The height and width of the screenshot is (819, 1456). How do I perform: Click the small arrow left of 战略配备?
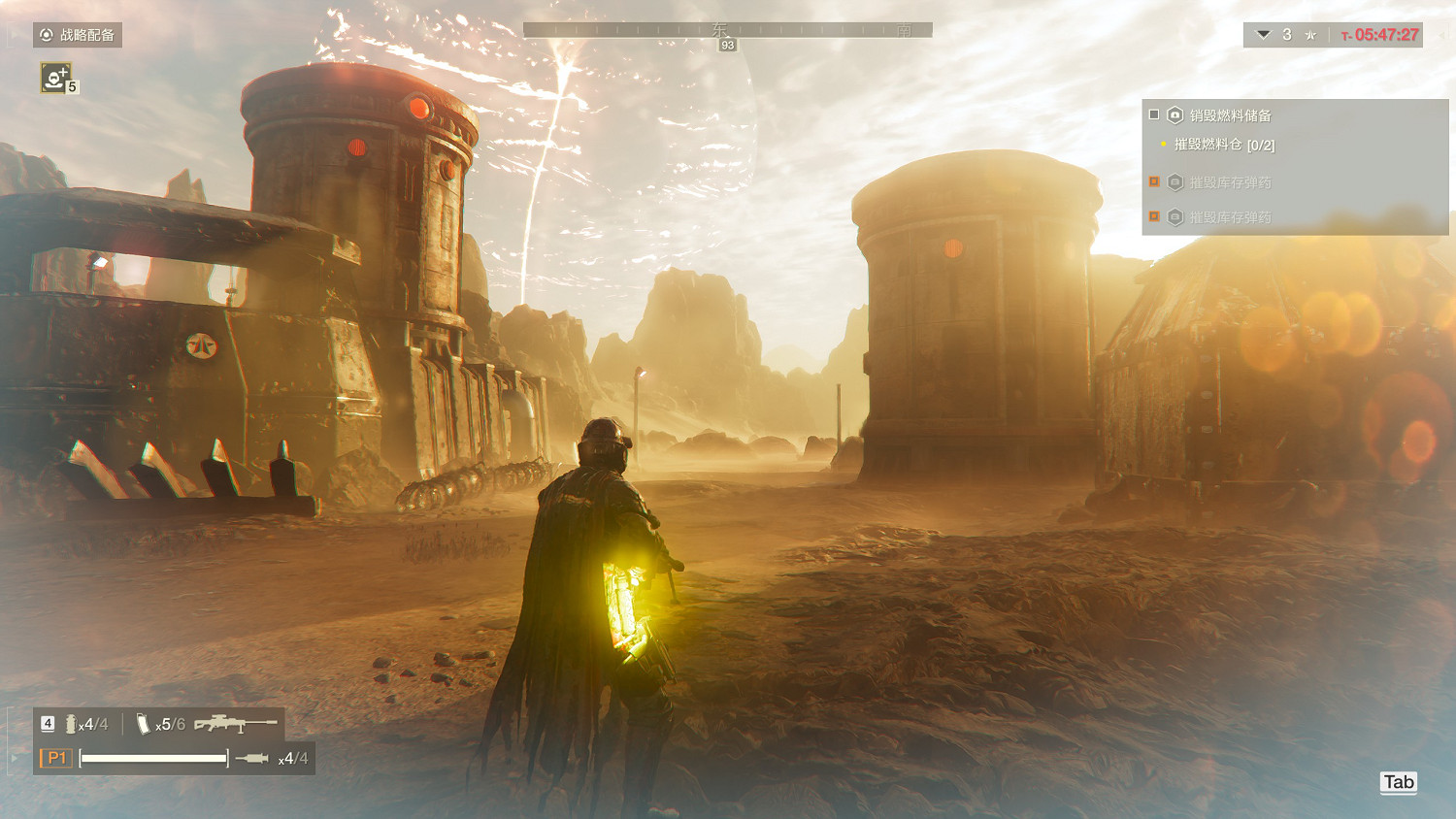pos(12,35)
